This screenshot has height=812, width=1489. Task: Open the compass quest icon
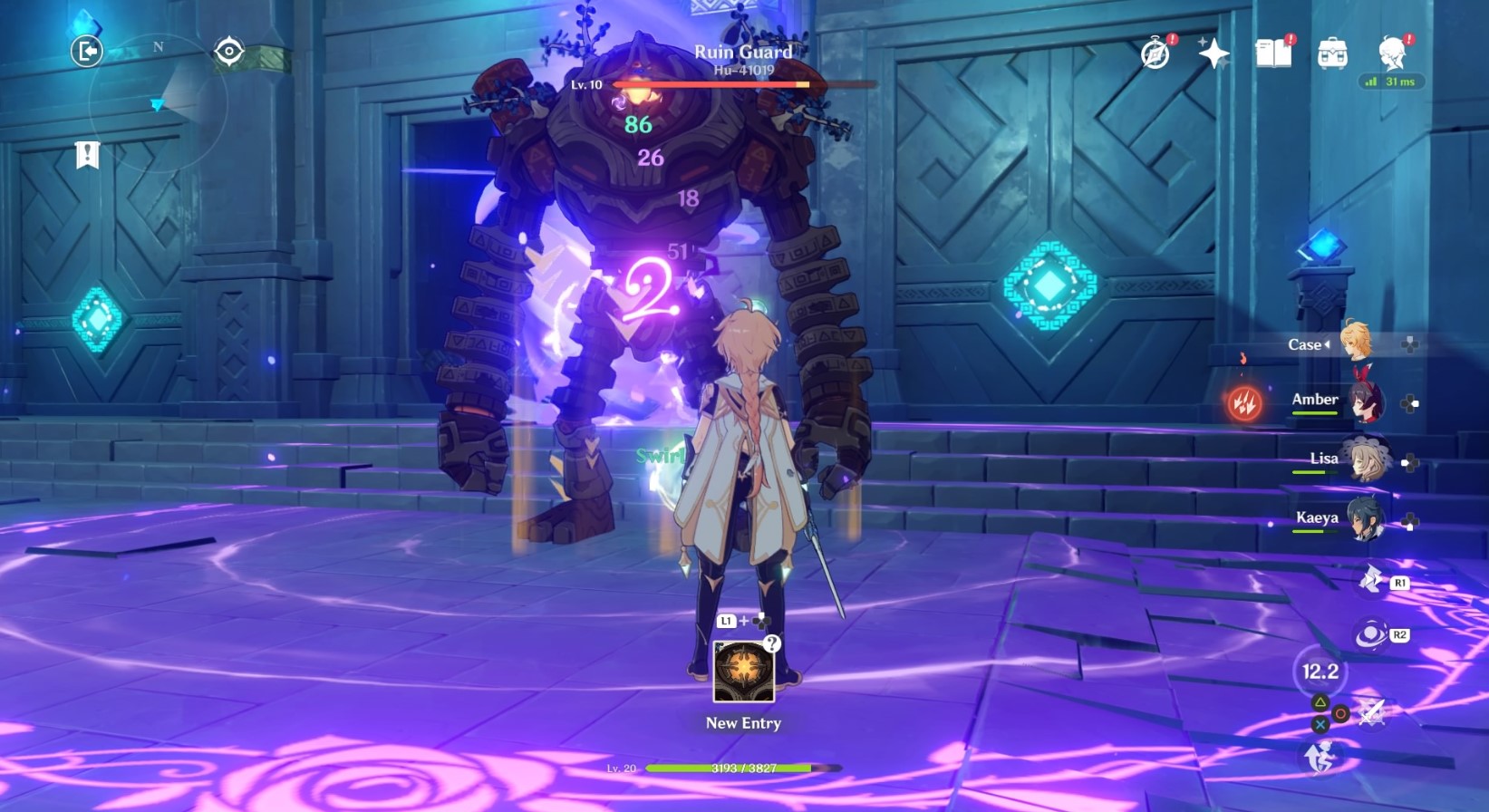coord(1155,54)
